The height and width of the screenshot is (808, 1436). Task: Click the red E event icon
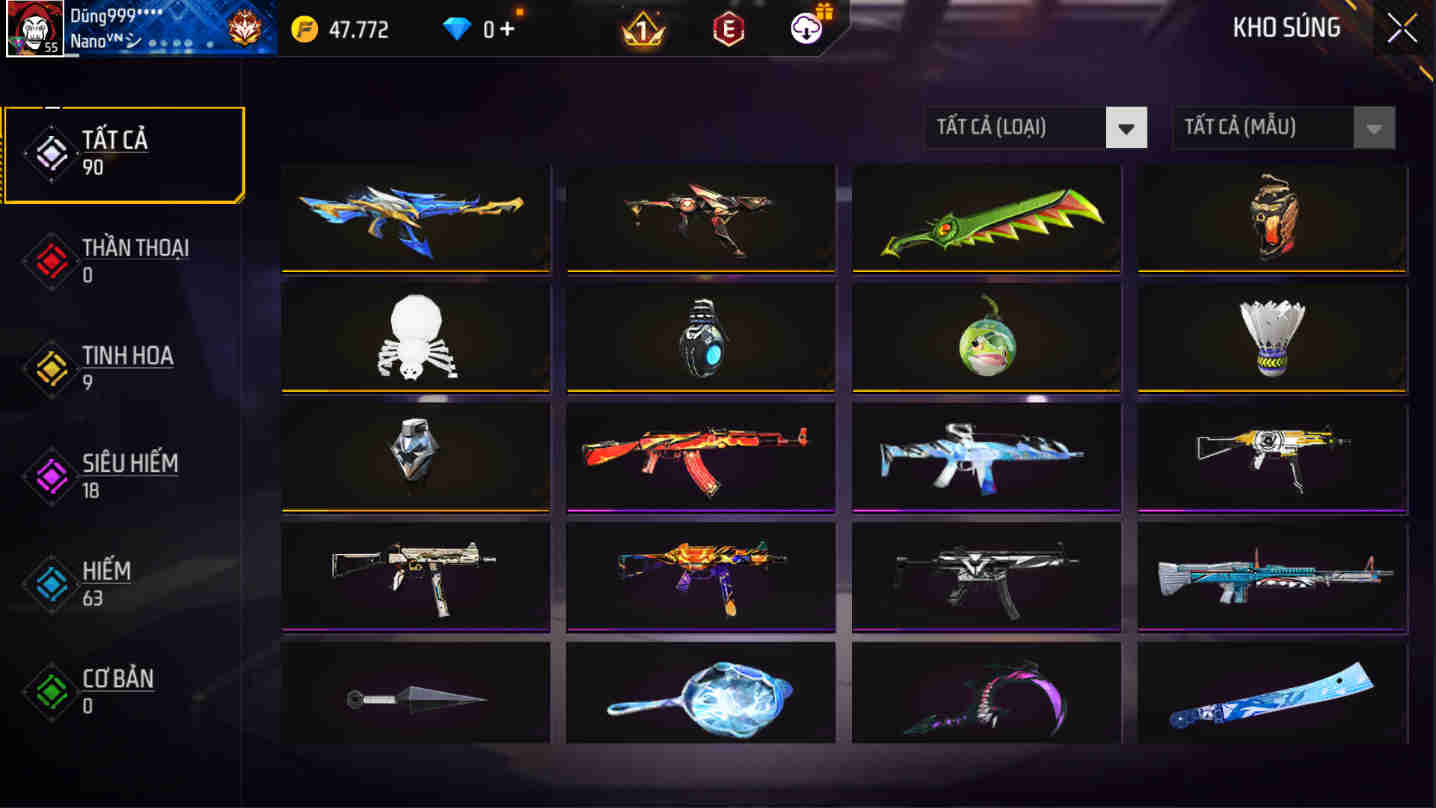(x=730, y=28)
